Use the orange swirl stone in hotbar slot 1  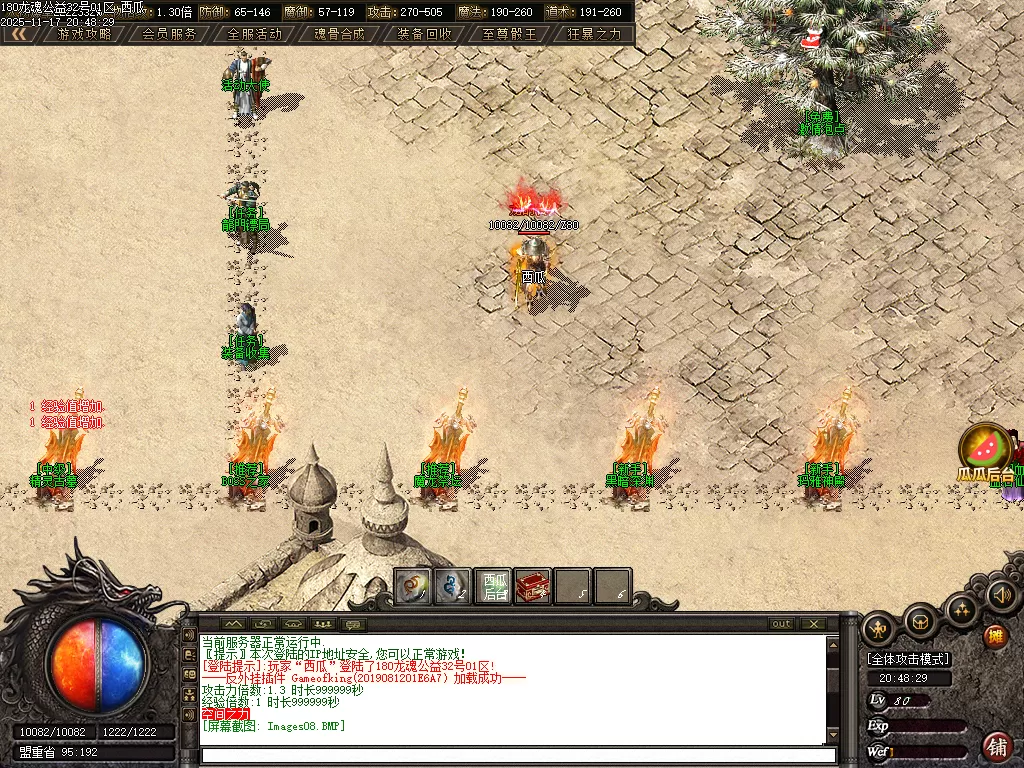pyautogui.click(x=413, y=587)
